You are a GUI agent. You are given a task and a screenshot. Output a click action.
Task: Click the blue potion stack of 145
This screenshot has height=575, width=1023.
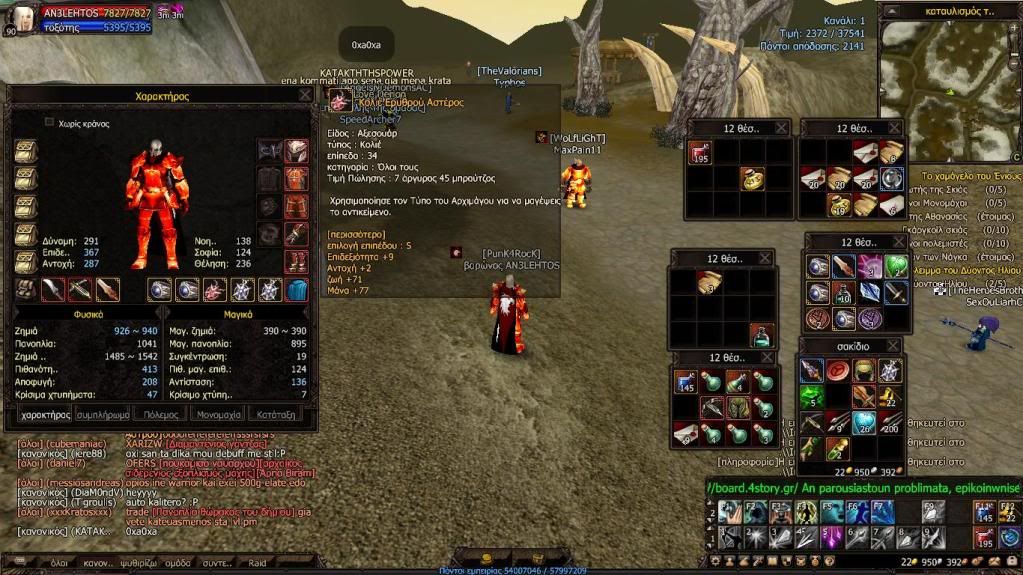[685, 381]
